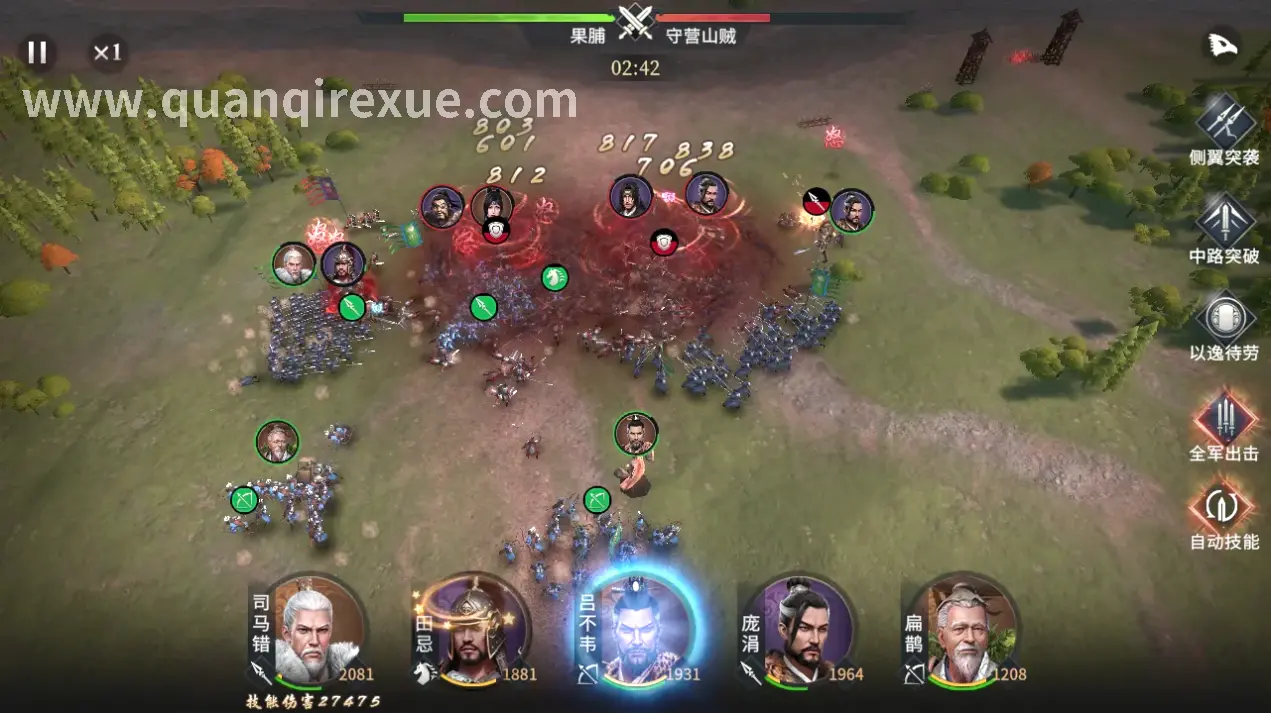
Task: Select the 以逸待劳 defensive tactic
Action: [1224, 317]
